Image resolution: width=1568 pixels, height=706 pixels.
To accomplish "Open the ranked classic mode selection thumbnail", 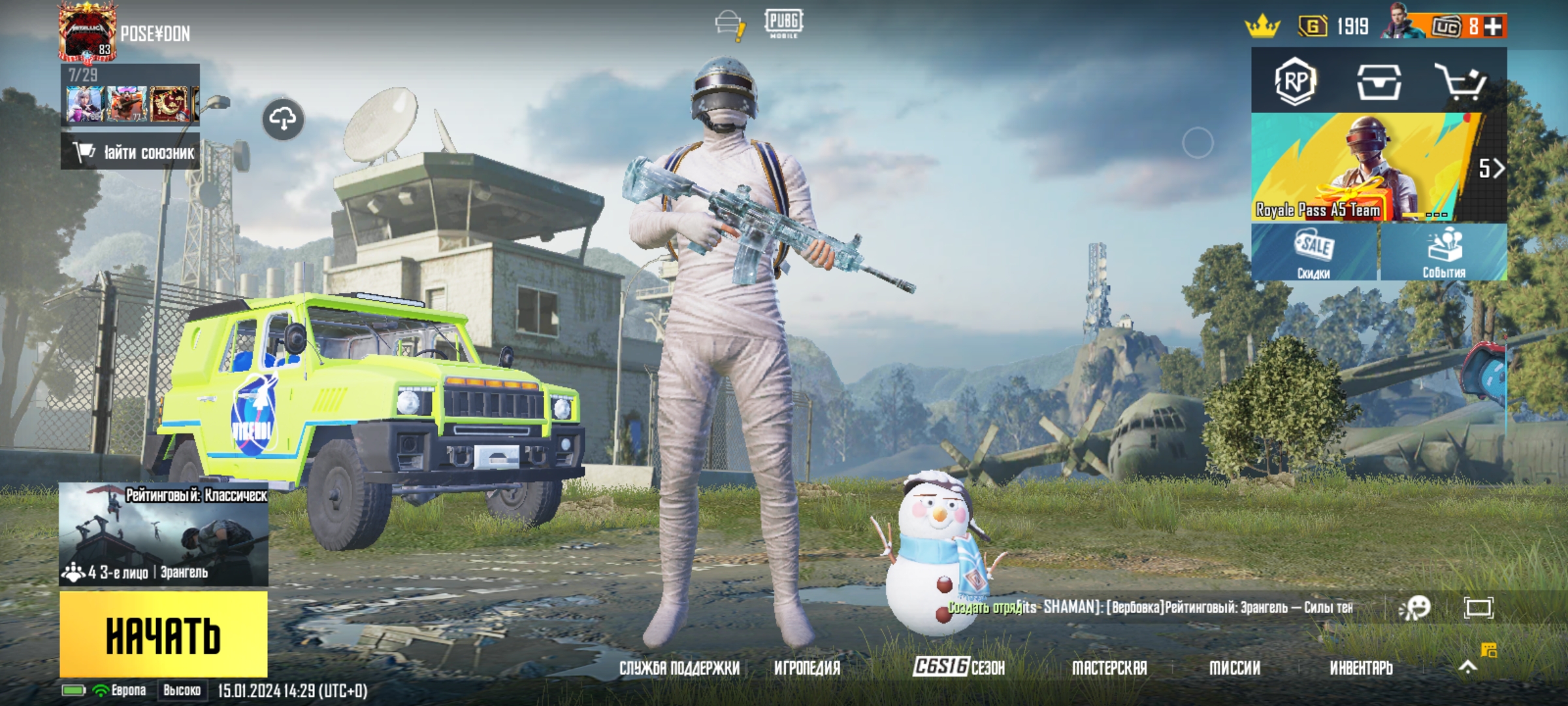I will [x=163, y=534].
